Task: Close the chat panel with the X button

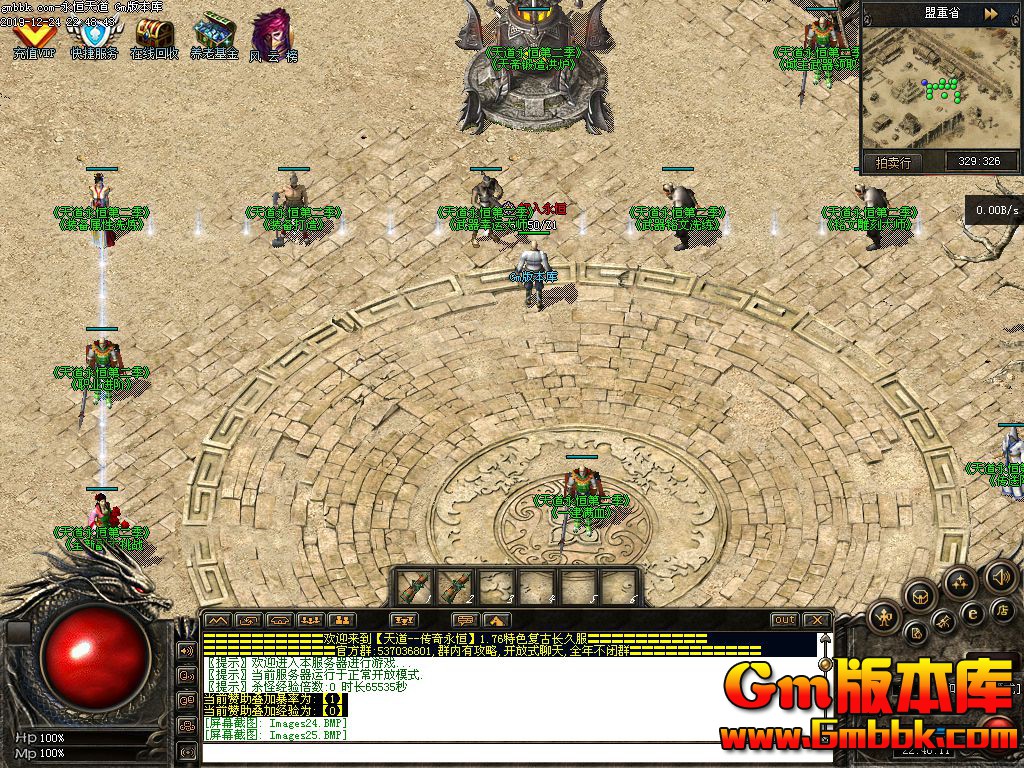Action: (x=816, y=621)
